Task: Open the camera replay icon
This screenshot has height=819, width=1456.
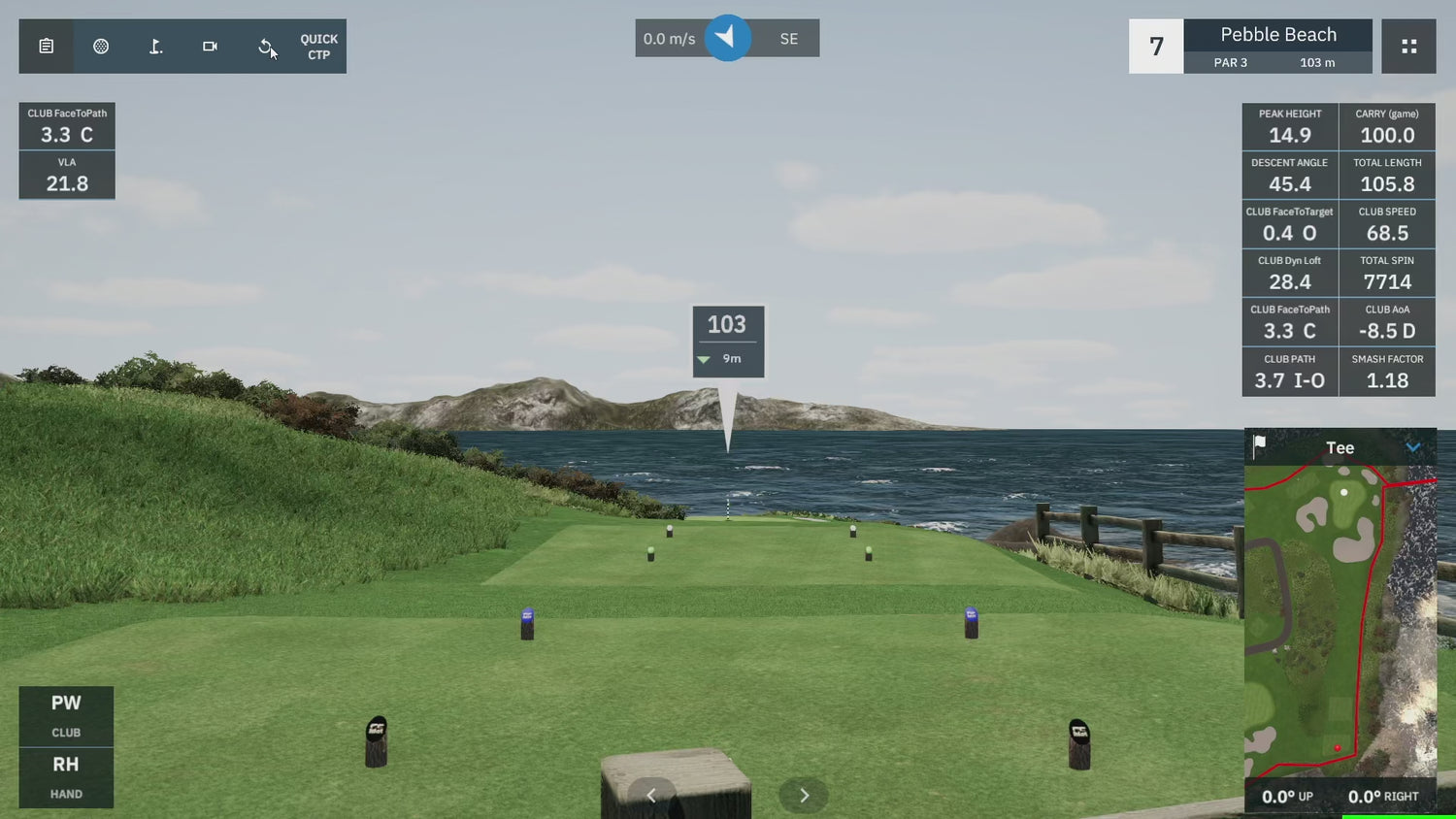Action: point(210,46)
